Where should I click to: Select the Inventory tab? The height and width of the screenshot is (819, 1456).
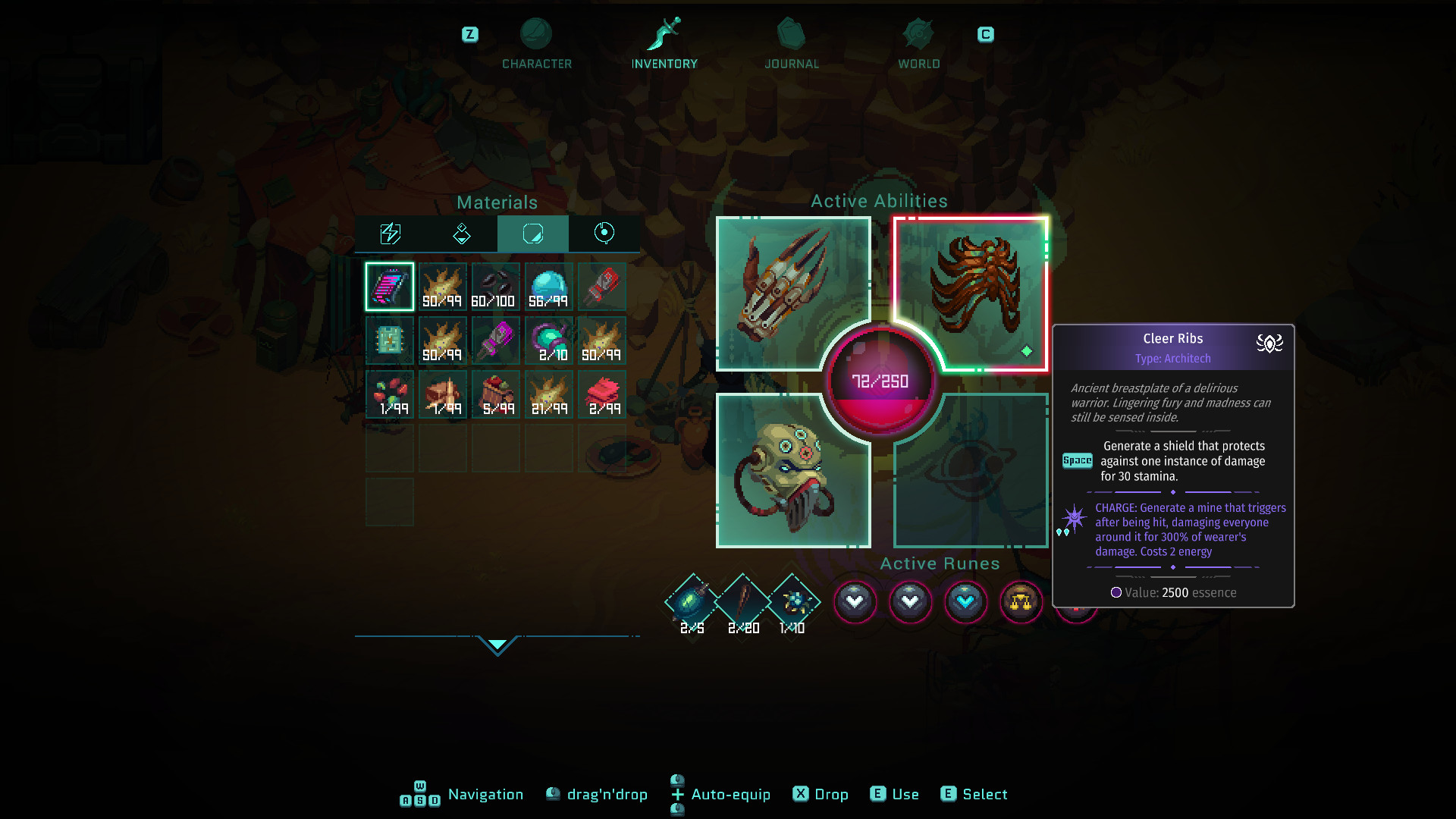click(x=664, y=44)
